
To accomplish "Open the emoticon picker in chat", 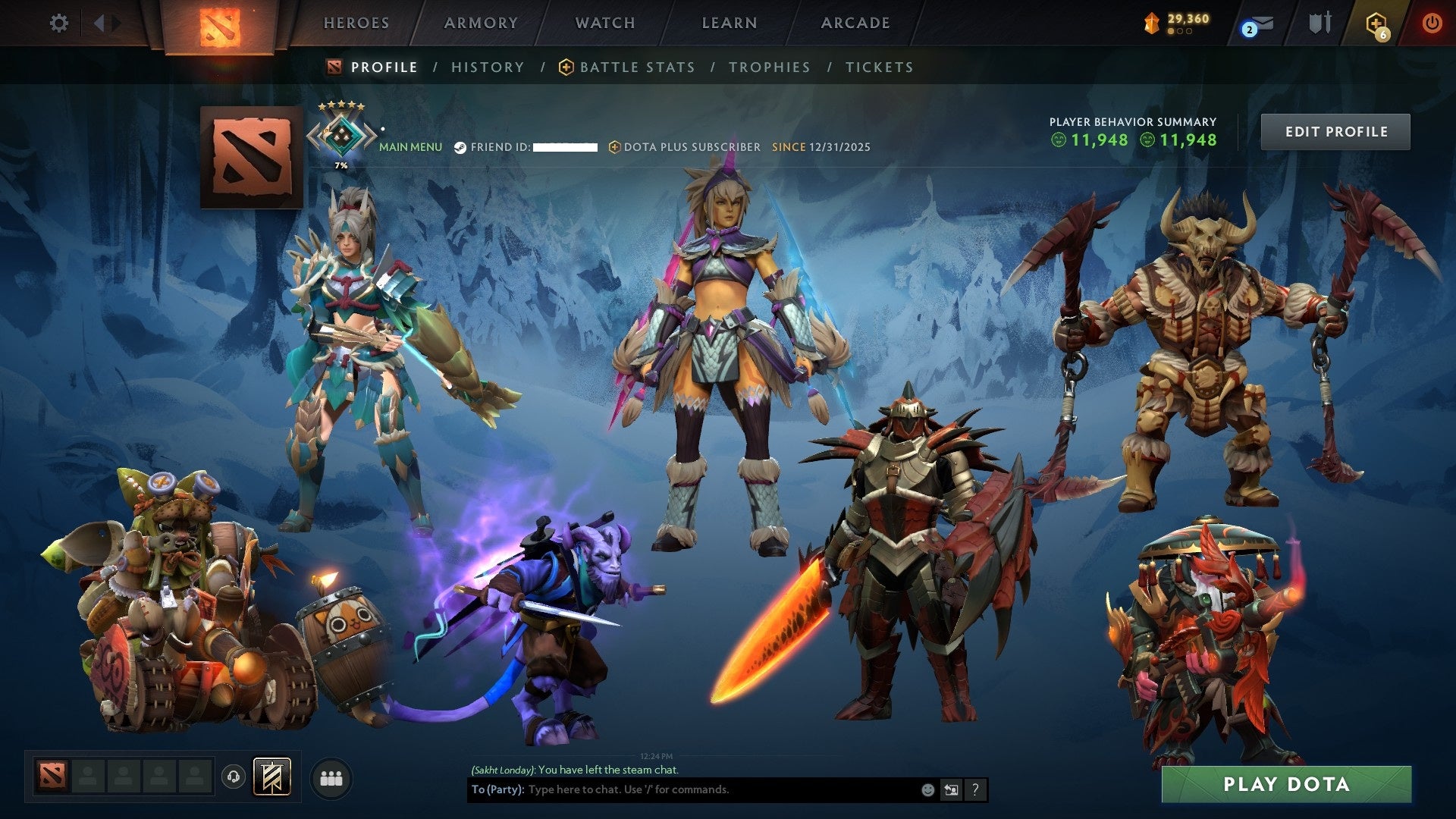I will coord(927,789).
